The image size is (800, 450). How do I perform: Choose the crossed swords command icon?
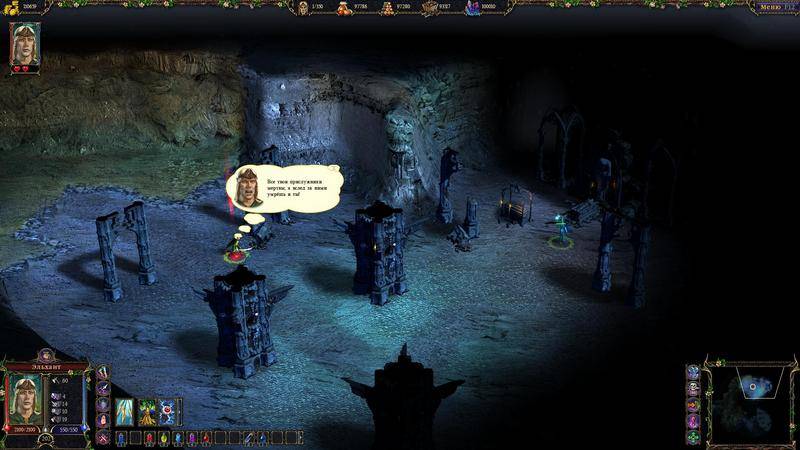click(102, 438)
